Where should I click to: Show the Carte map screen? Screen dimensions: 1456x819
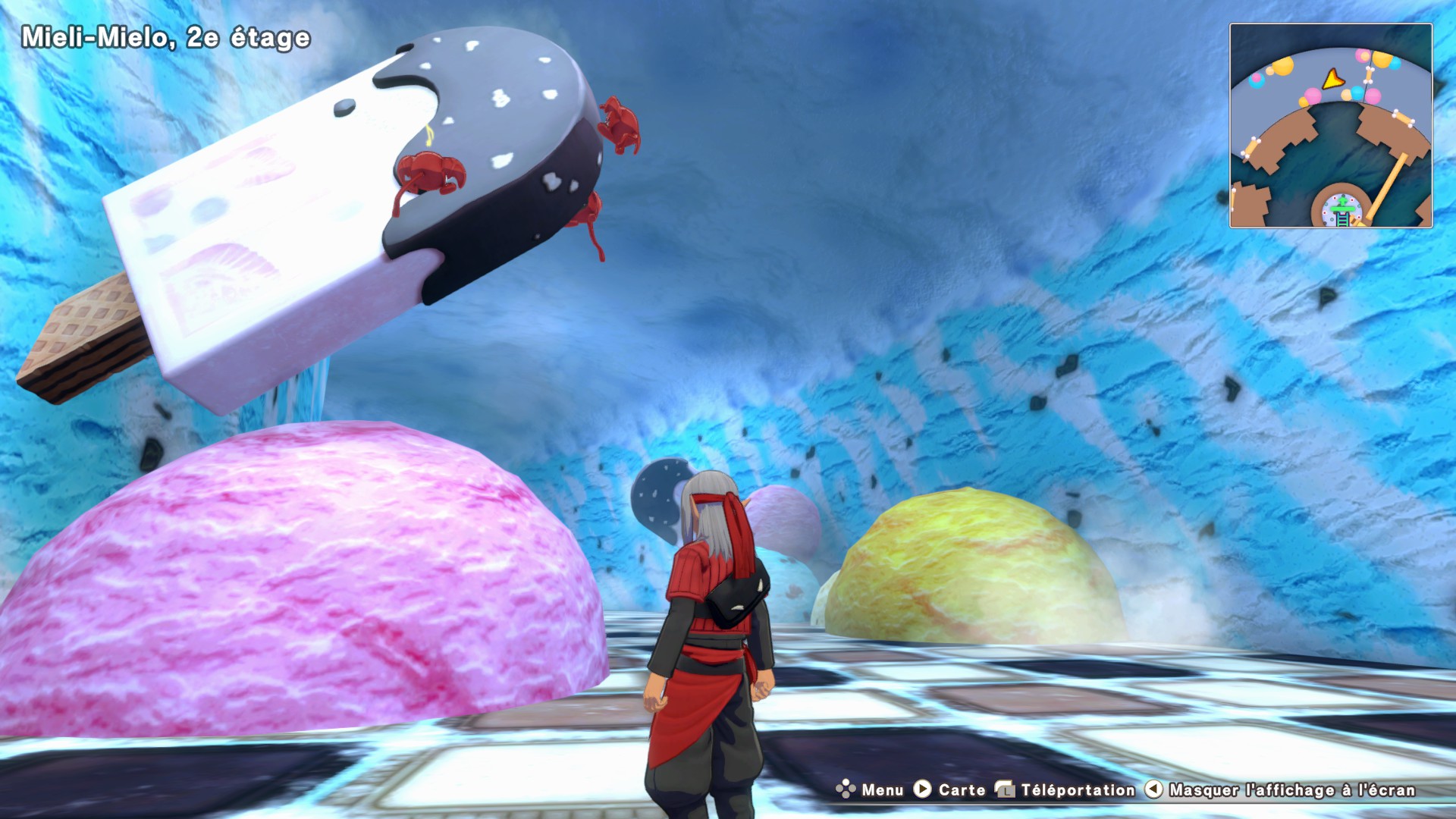click(949, 789)
